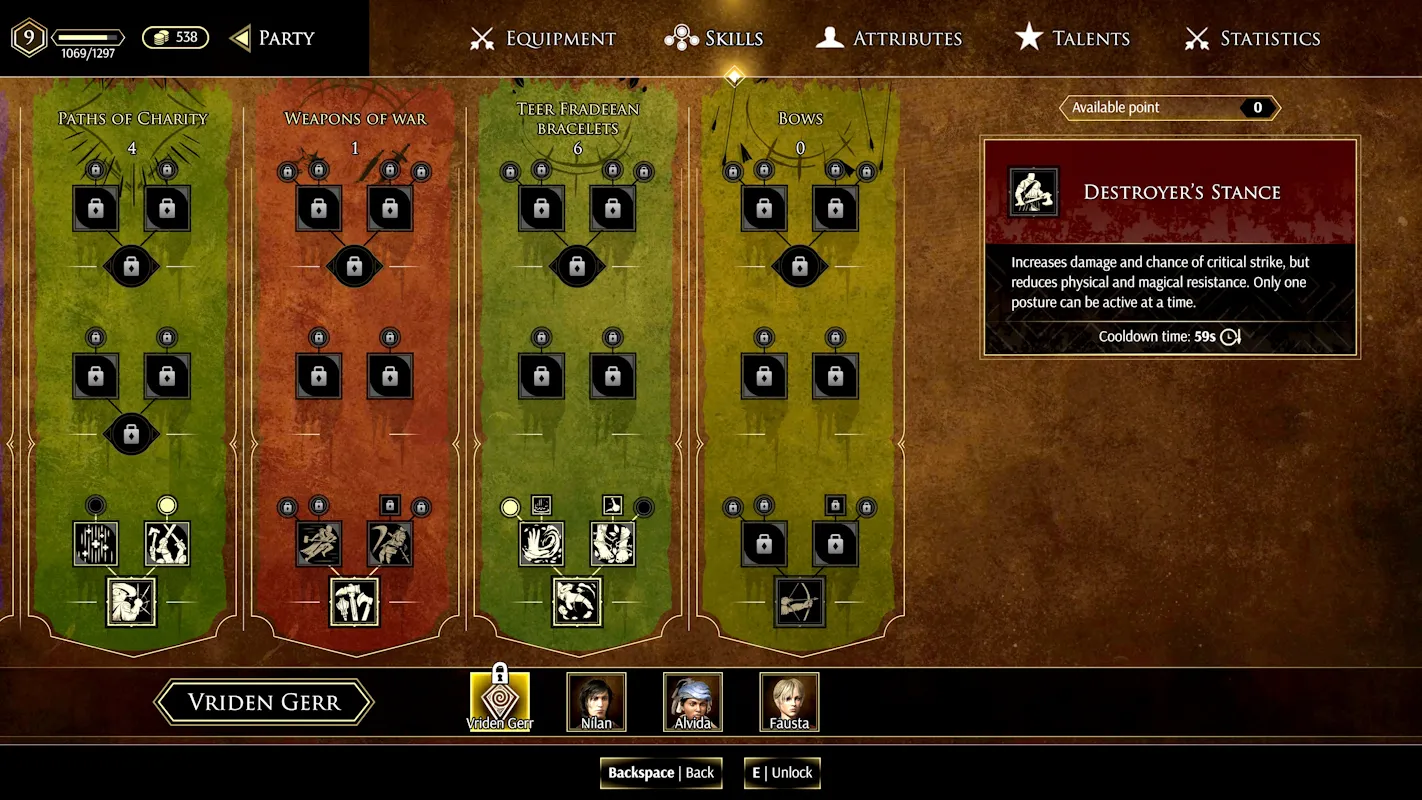1422x800 pixels.
Task: Select the crossed hammers and axe skill
Action: point(354,602)
